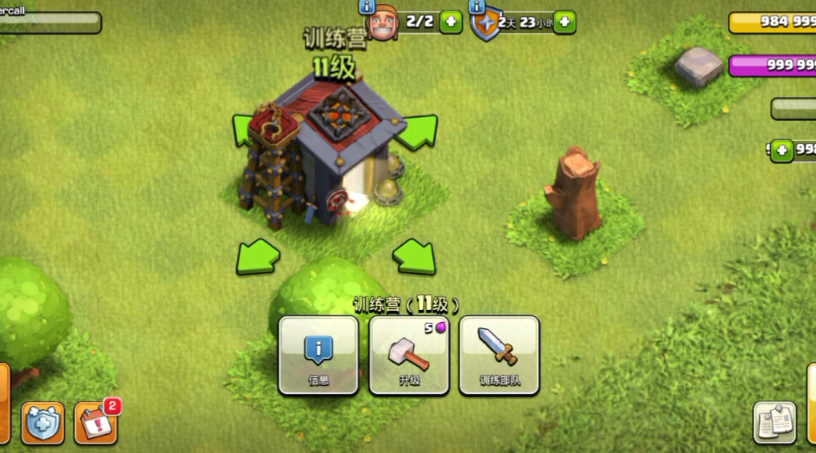Buy gems using the green plus button
The width and height of the screenshot is (816, 453).
(x=781, y=150)
